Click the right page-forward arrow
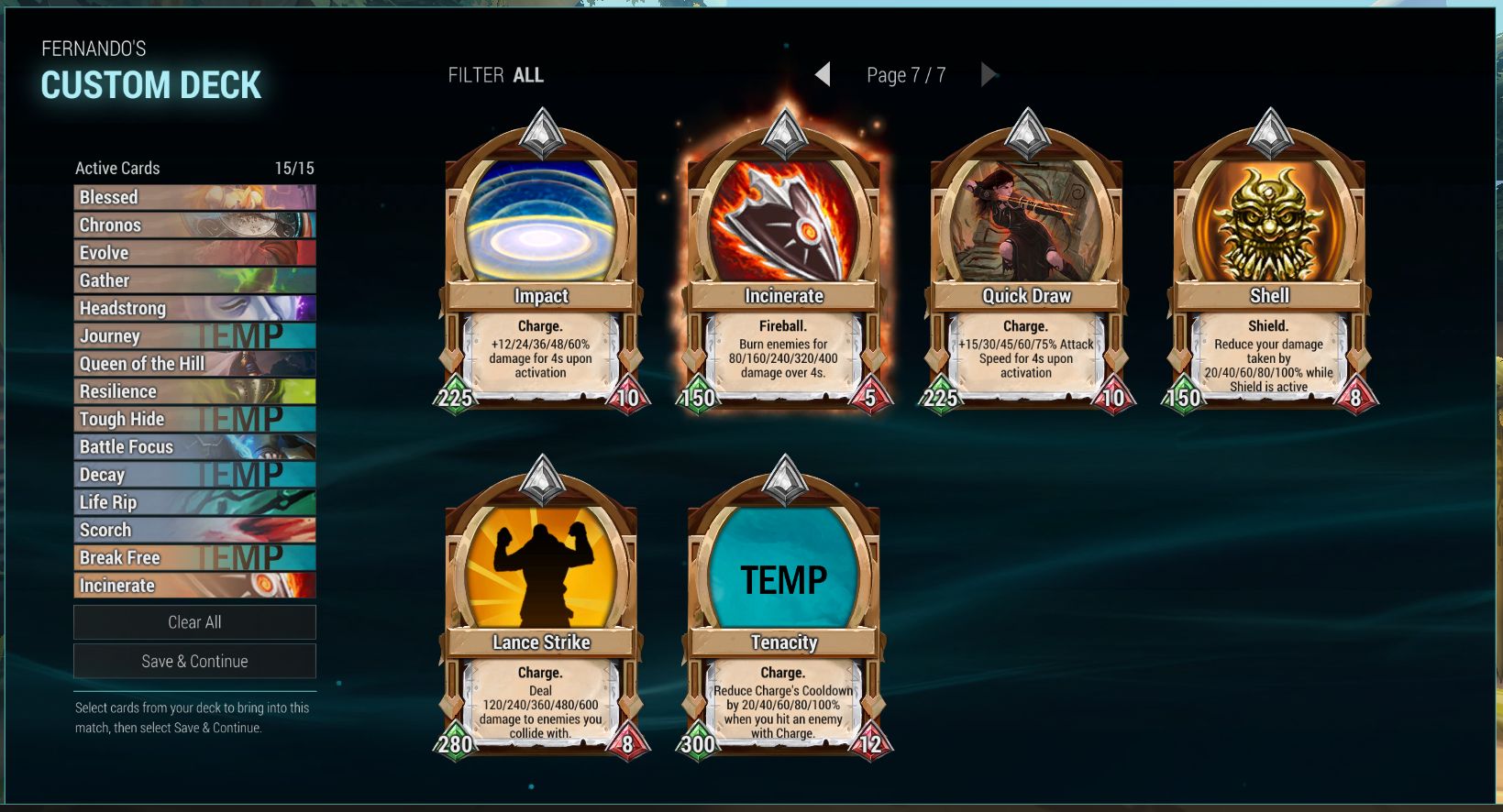Screen dimensions: 1503x812 989,73
